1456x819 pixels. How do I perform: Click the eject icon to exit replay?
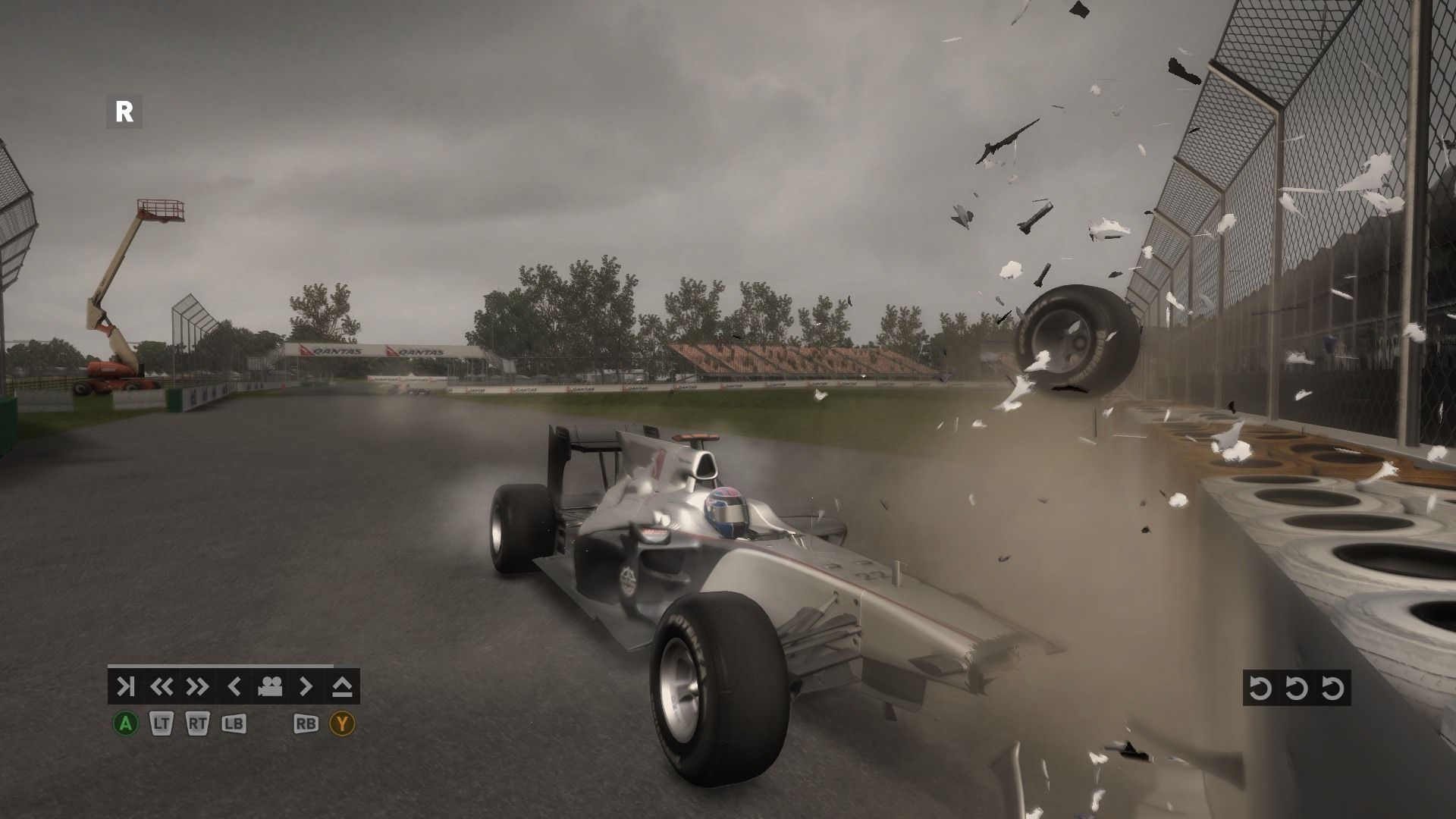coord(342,687)
